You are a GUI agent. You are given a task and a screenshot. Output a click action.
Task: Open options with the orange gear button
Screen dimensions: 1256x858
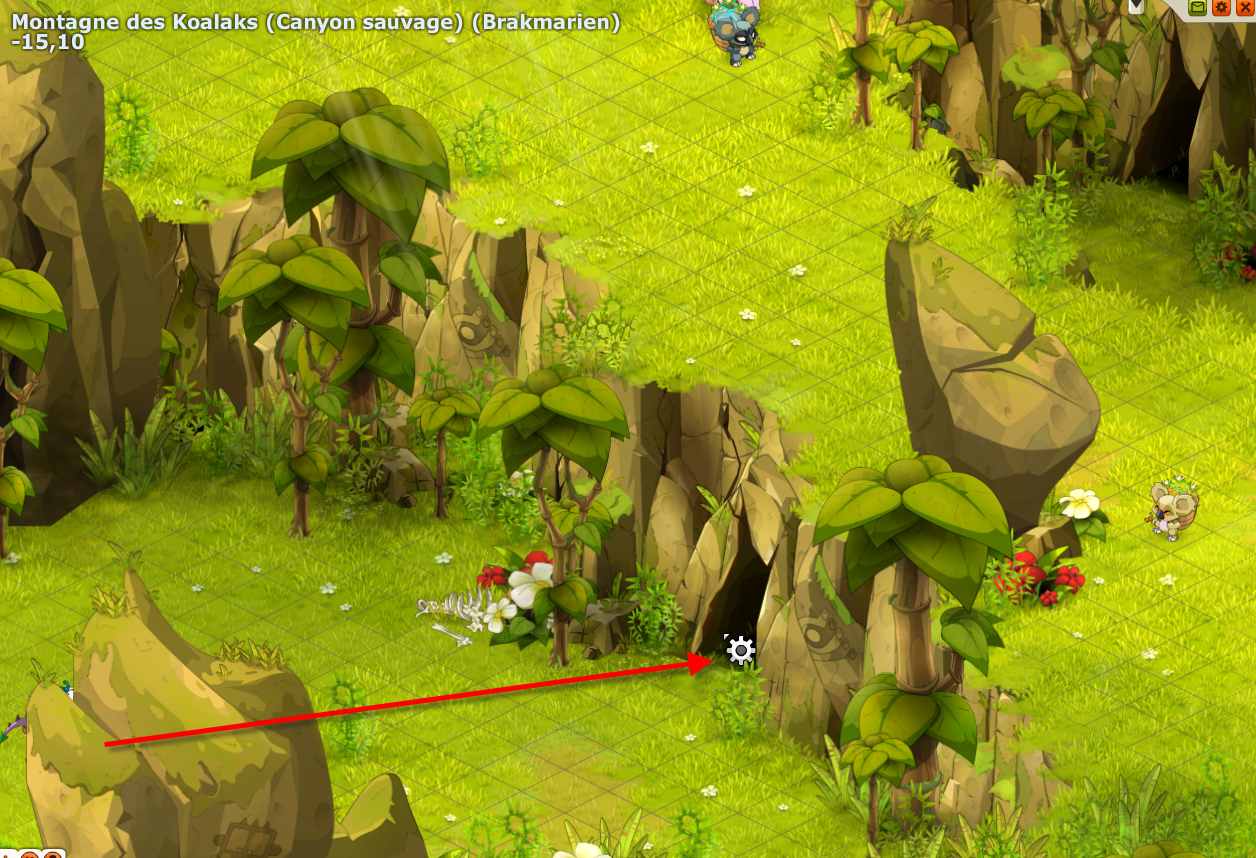pyautogui.click(x=1221, y=8)
